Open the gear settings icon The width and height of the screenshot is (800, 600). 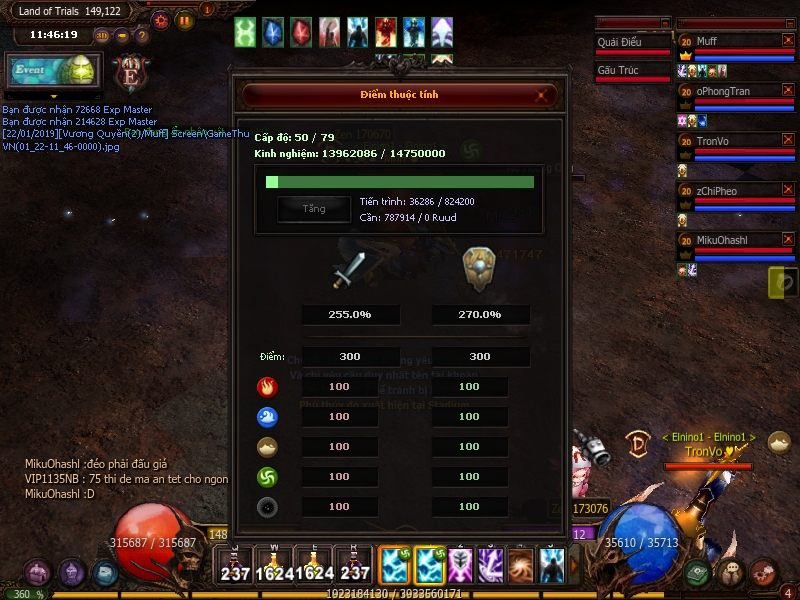[x=161, y=19]
